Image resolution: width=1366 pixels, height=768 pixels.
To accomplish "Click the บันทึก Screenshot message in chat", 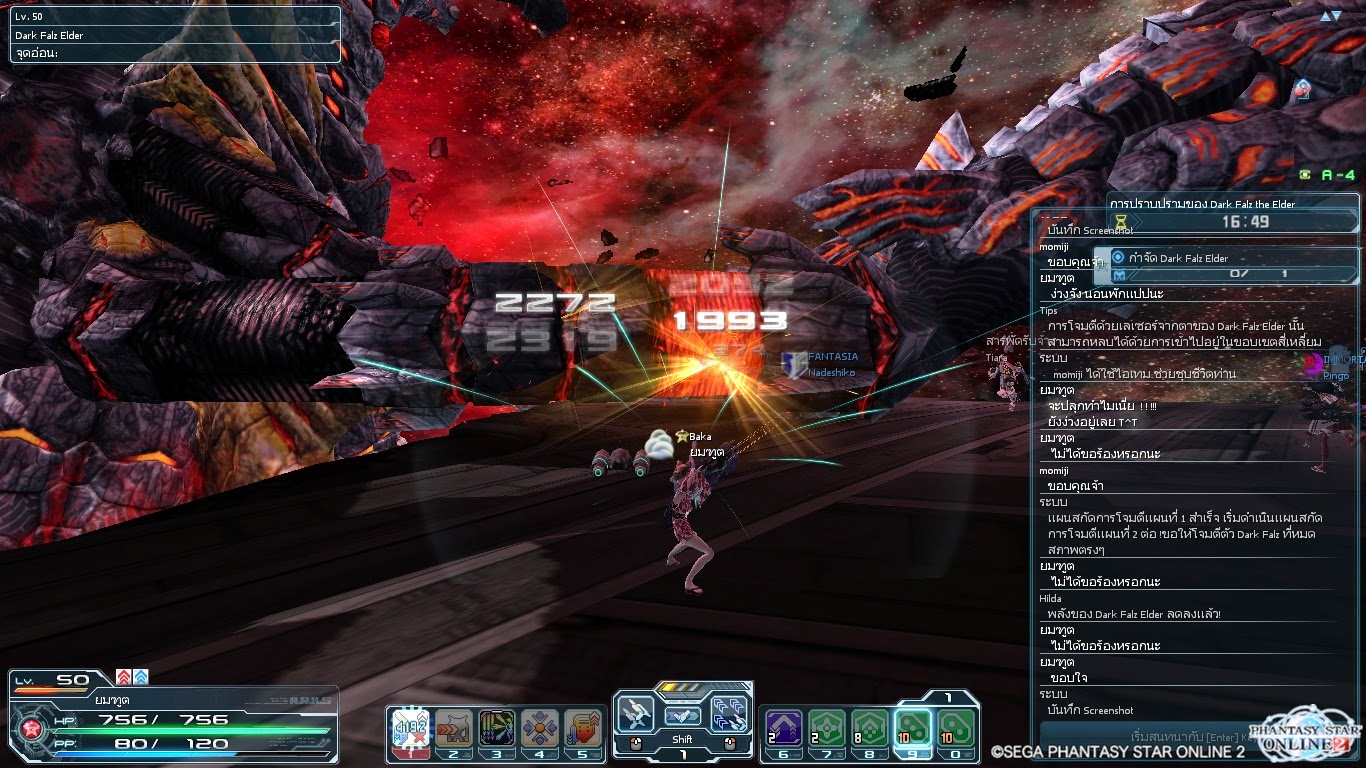I will tap(1090, 710).
